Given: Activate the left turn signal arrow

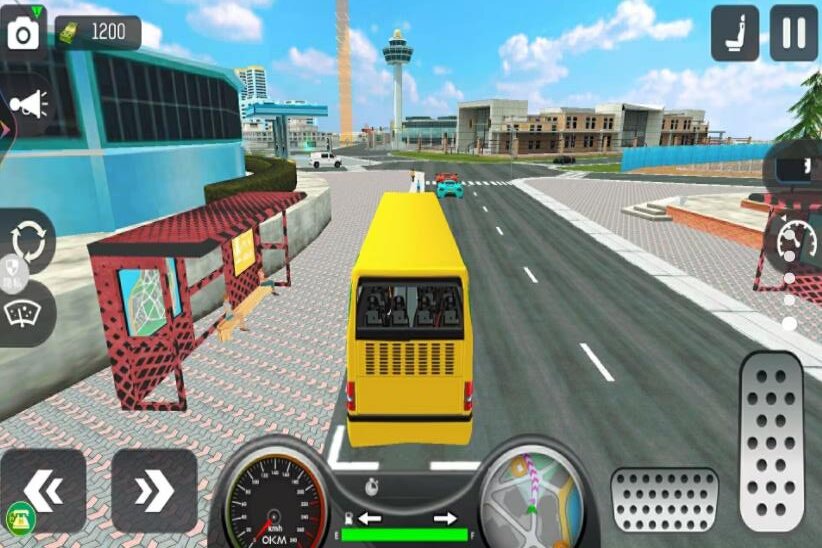Looking at the screenshot, I should coord(369,518).
